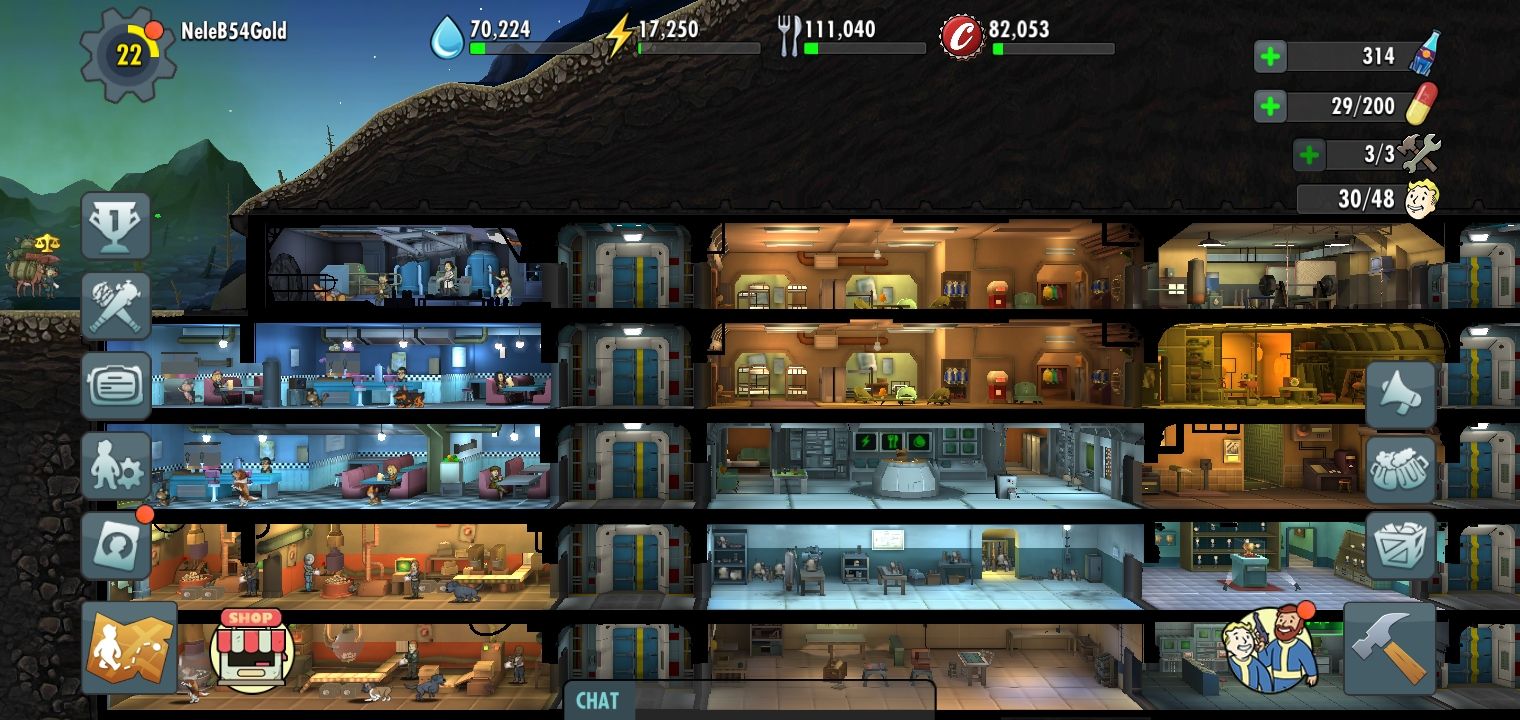Open the weapons and gear storage button
1520x720 pixels.
coord(116,305)
